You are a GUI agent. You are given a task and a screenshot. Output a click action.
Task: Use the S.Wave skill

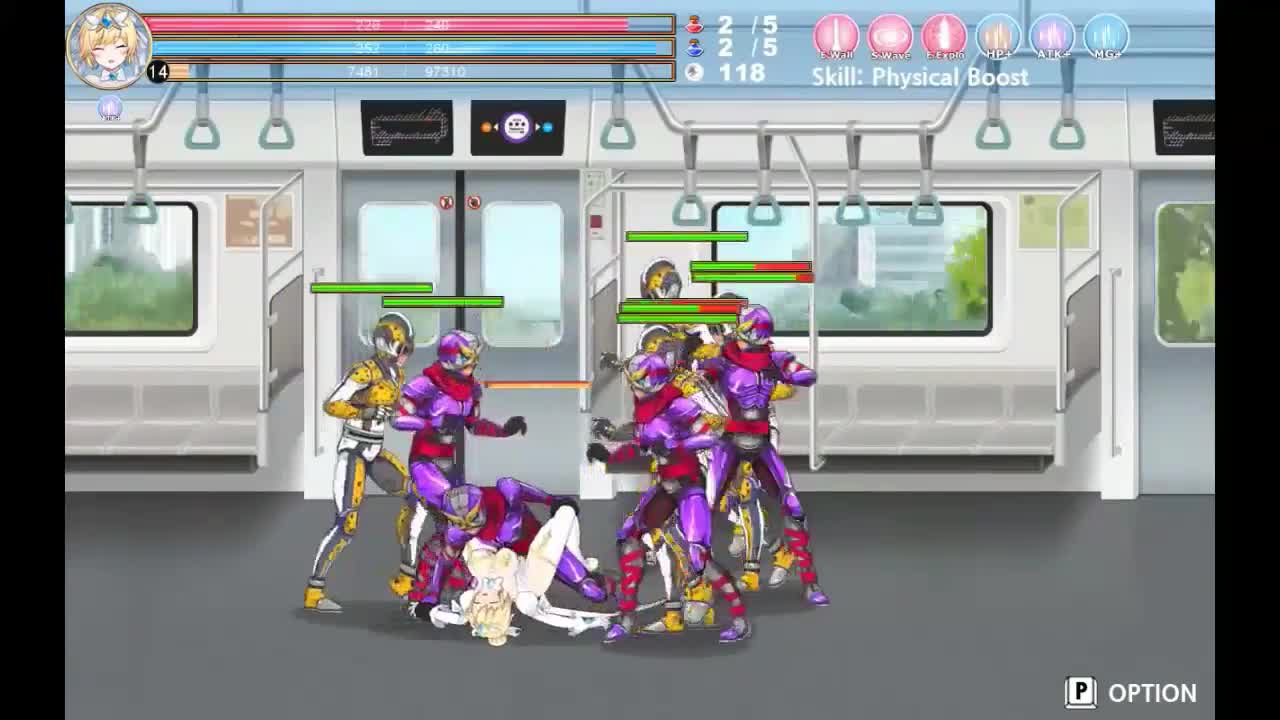tap(889, 37)
